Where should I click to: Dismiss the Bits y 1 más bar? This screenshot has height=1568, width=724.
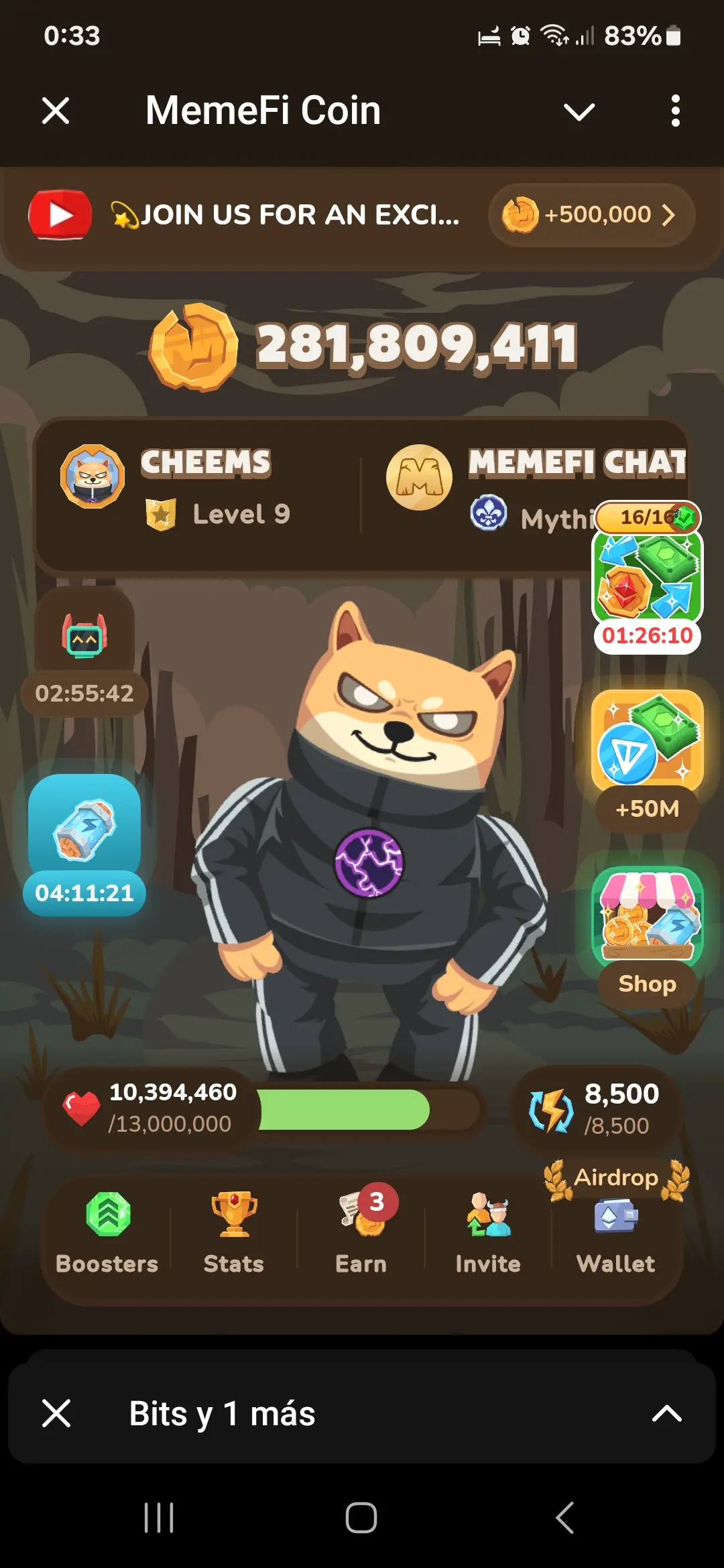tap(56, 1414)
